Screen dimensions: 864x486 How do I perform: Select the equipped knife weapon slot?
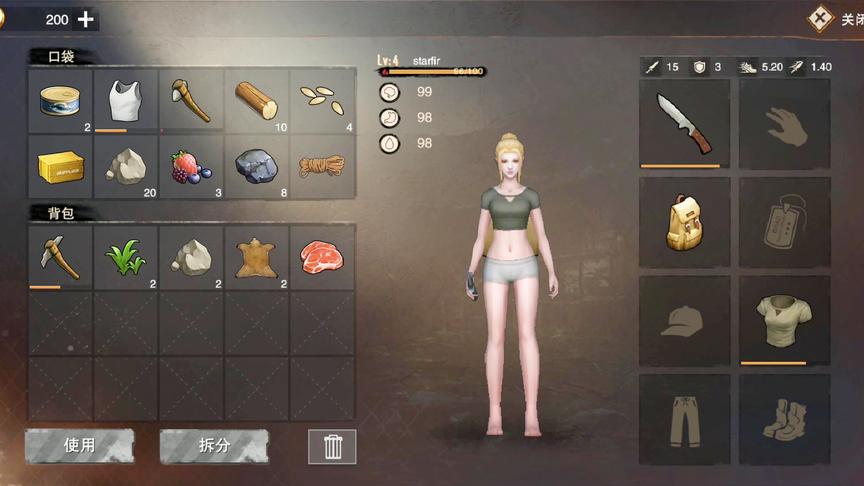coord(684,123)
